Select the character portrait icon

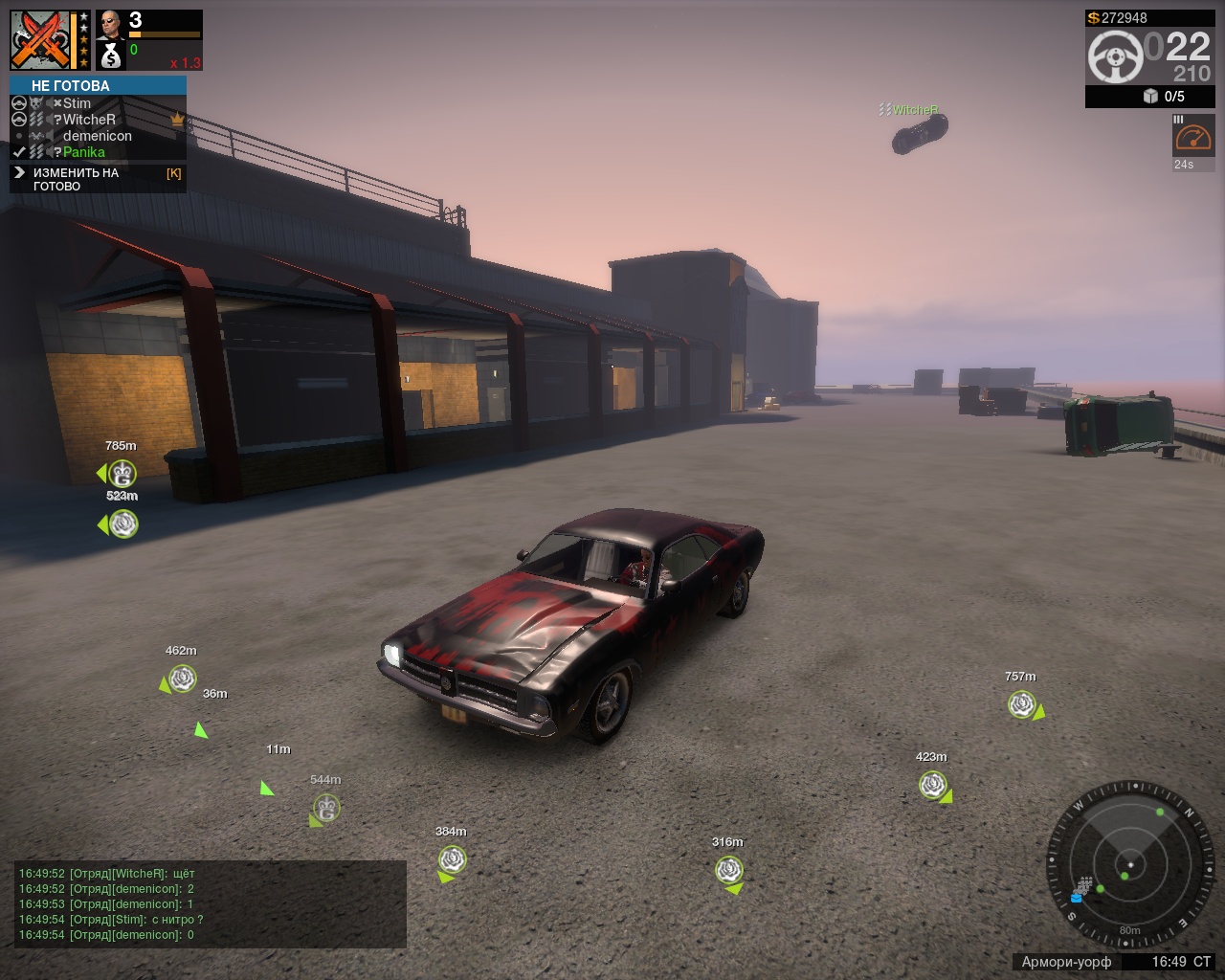110,24
